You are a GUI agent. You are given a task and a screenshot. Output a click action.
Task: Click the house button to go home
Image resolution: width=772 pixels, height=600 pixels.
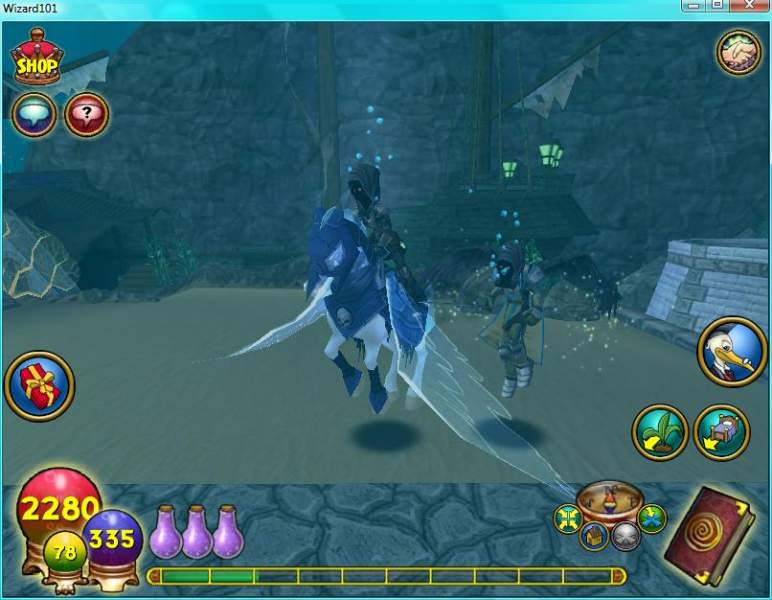tap(596, 536)
